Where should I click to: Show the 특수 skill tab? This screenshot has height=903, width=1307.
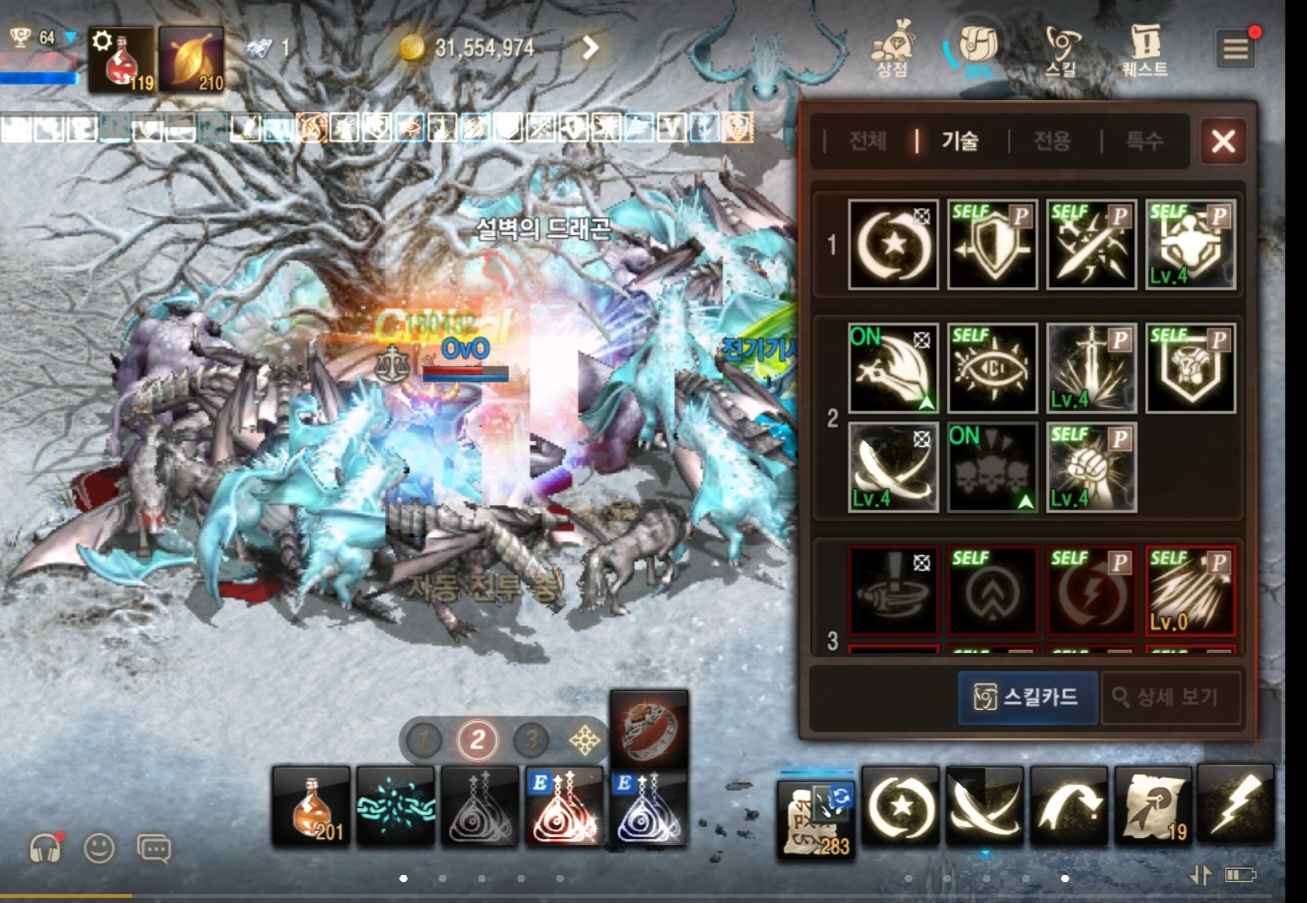(x=1144, y=141)
